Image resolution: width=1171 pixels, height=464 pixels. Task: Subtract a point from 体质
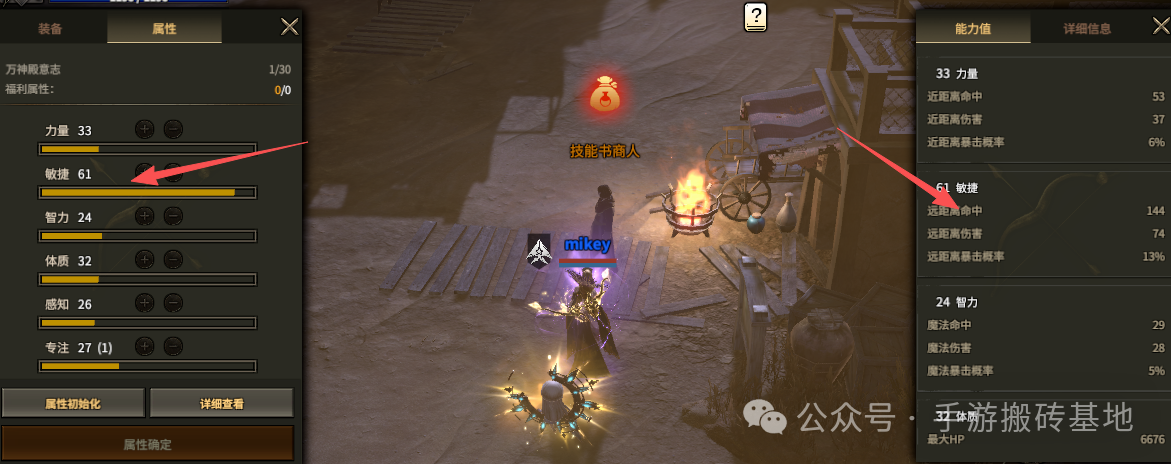(173, 259)
